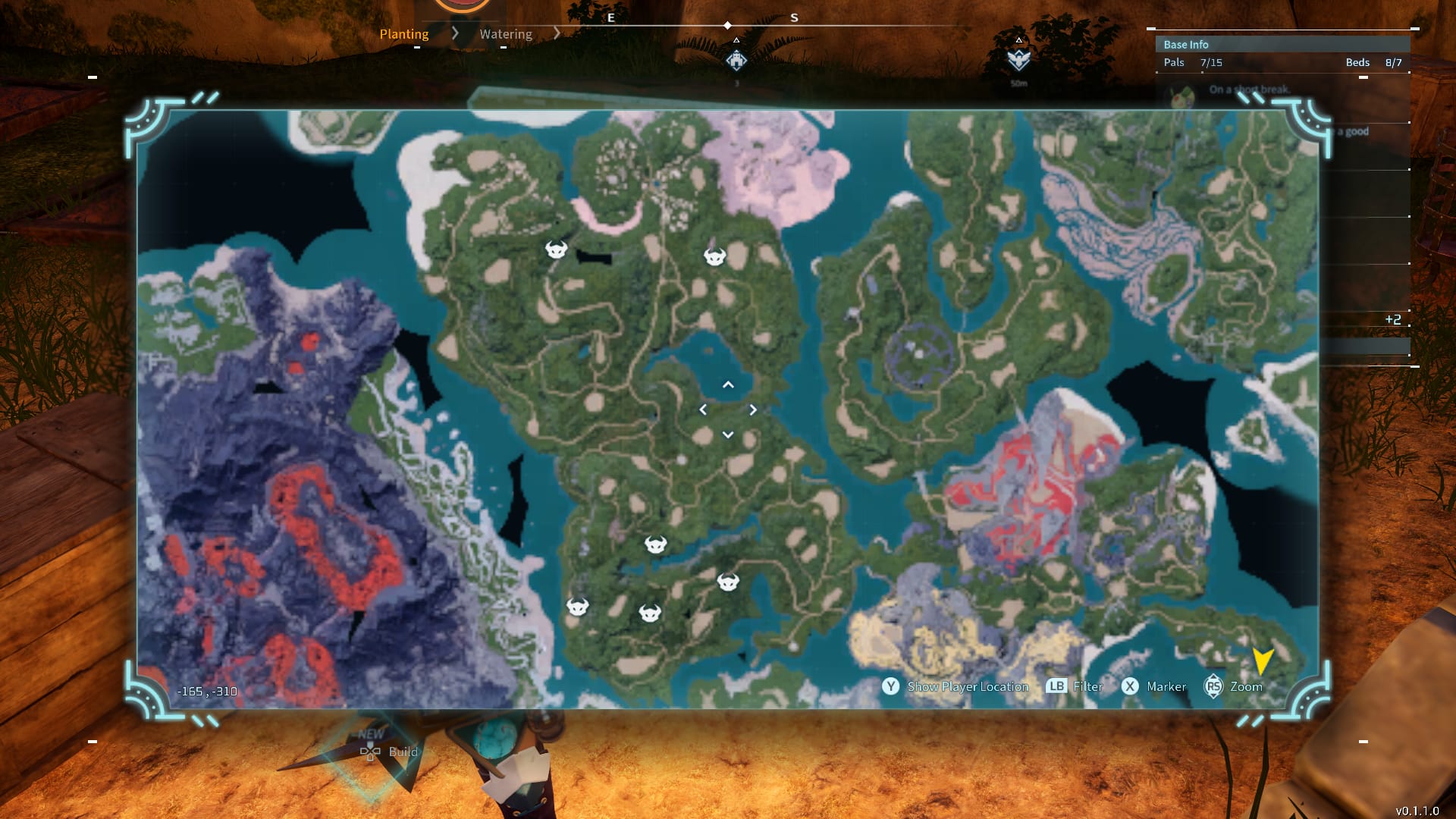
Task: Switch to the Watering tab
Action: (505, 33)
